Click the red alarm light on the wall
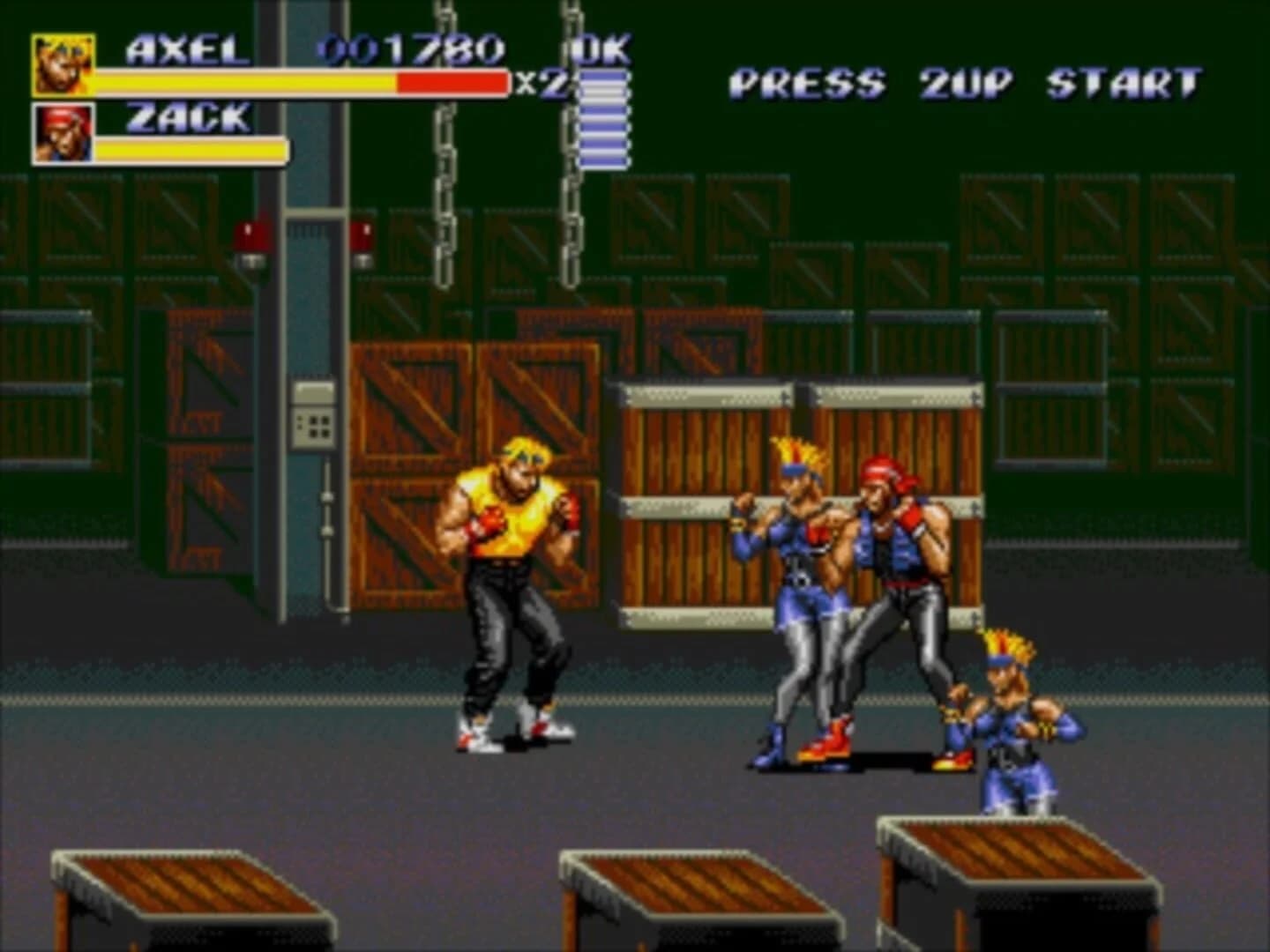1270x952 pixels. (250, 234)
